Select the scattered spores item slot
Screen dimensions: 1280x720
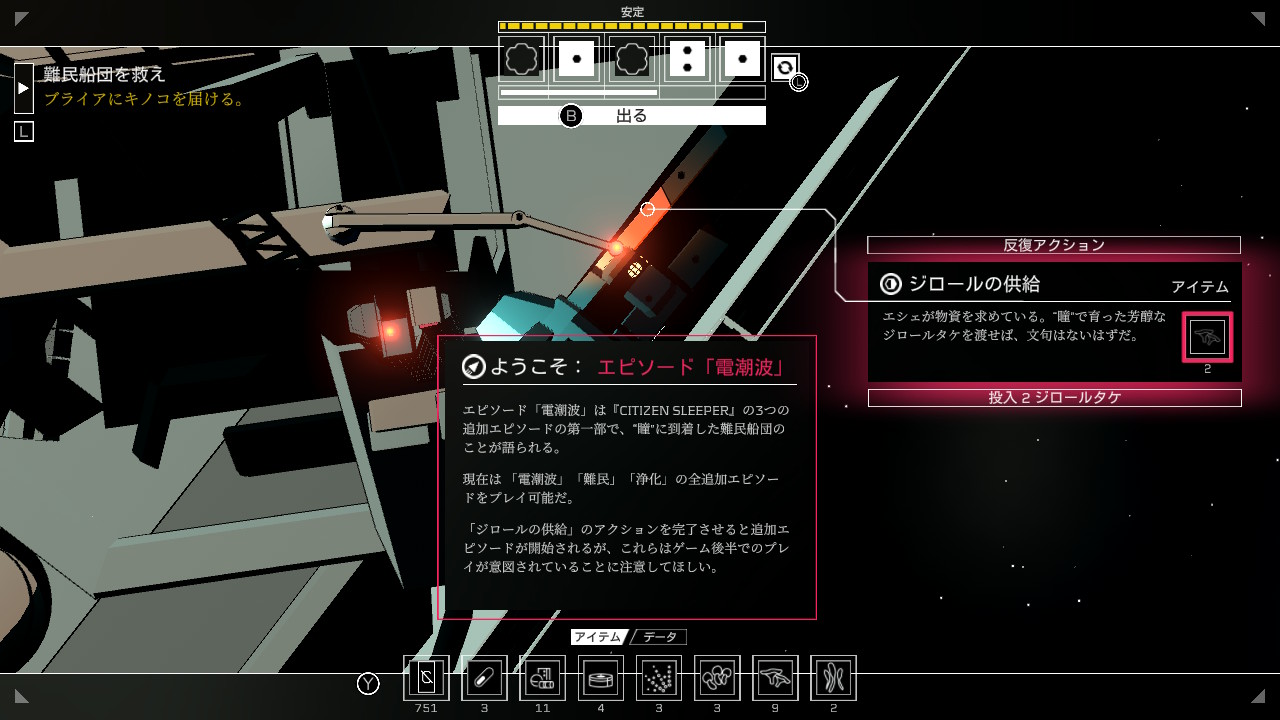tap(659, 679)
